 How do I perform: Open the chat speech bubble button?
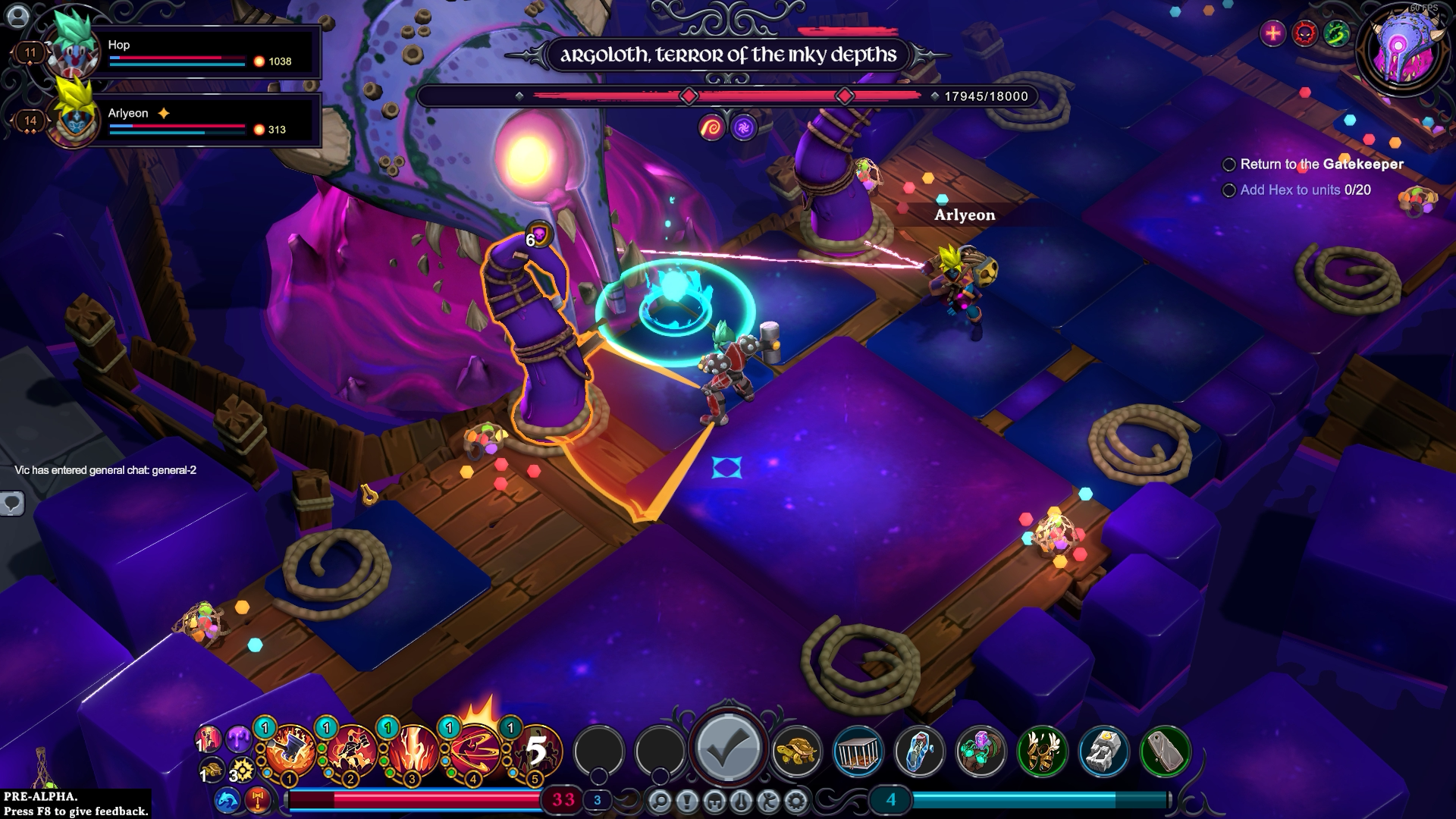coord(12,503)
